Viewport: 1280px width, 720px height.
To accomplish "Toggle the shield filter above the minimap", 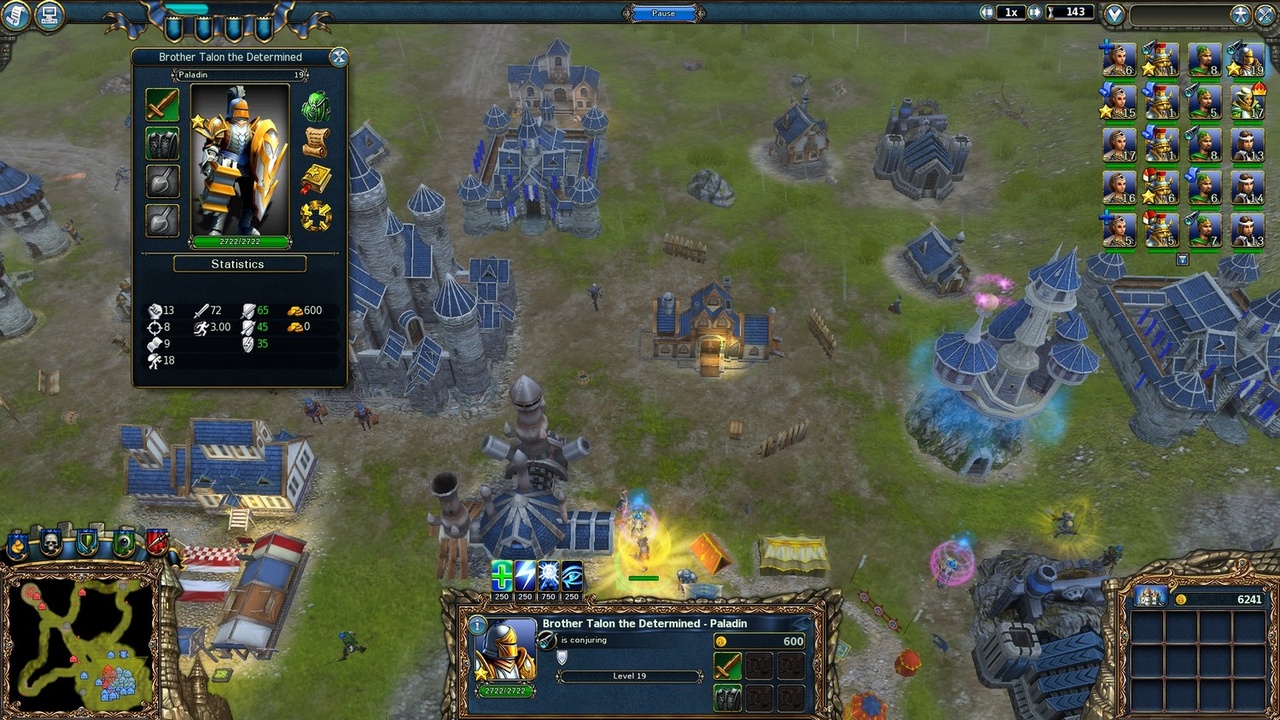I will click(x=86, y=540).
